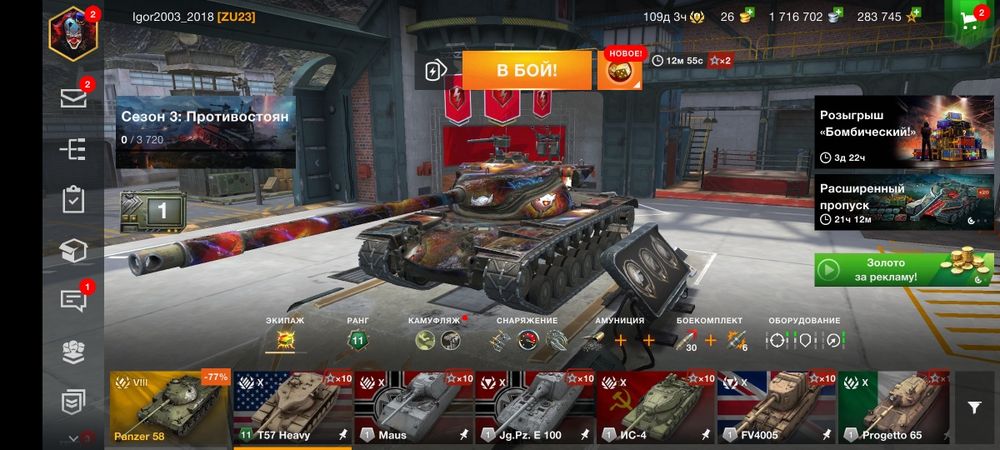Choose the FV4005 tank card

pyautogui.click(x=776, y=407)
